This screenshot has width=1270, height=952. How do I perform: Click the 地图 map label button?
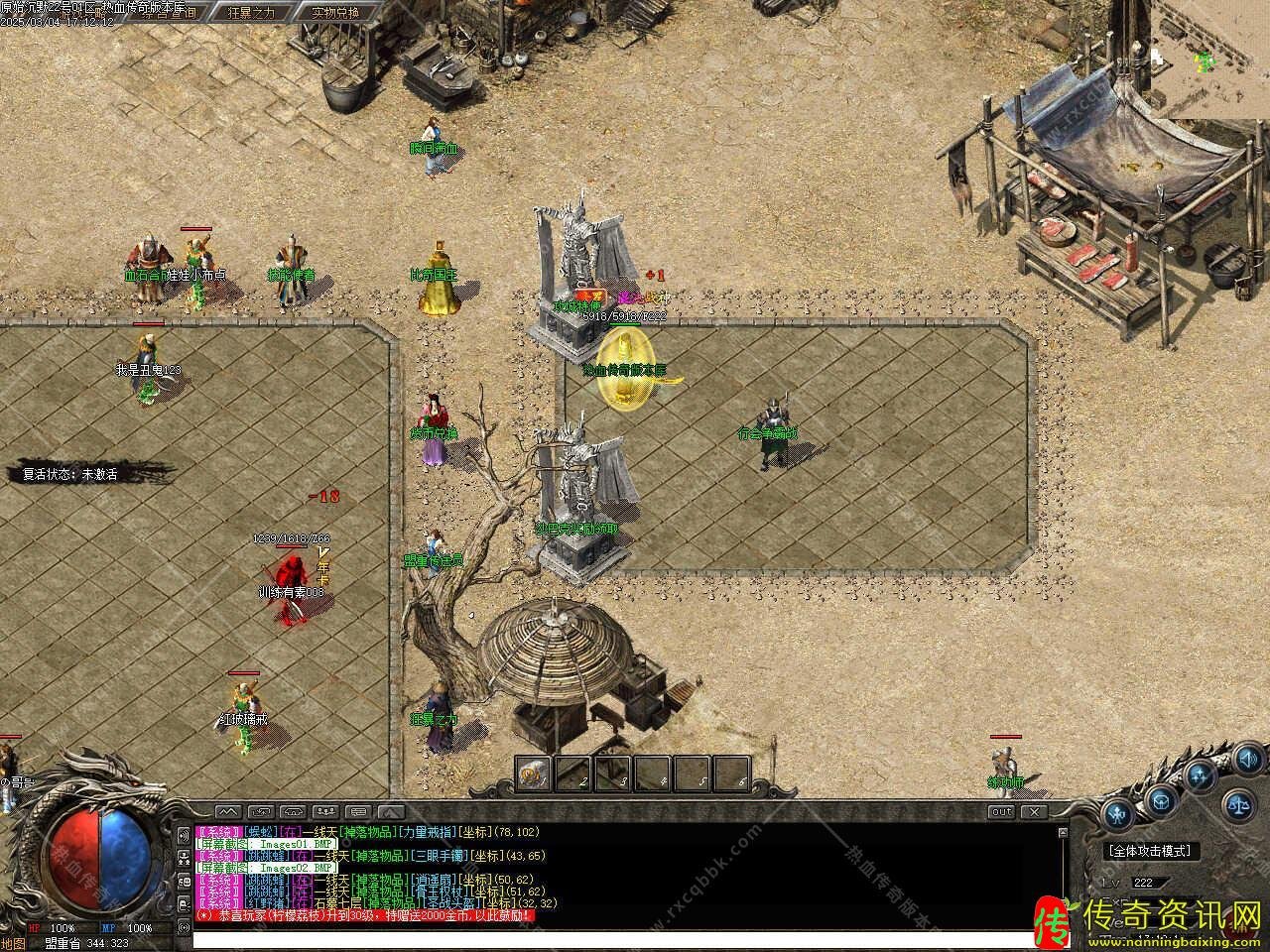tap(12, 943)
